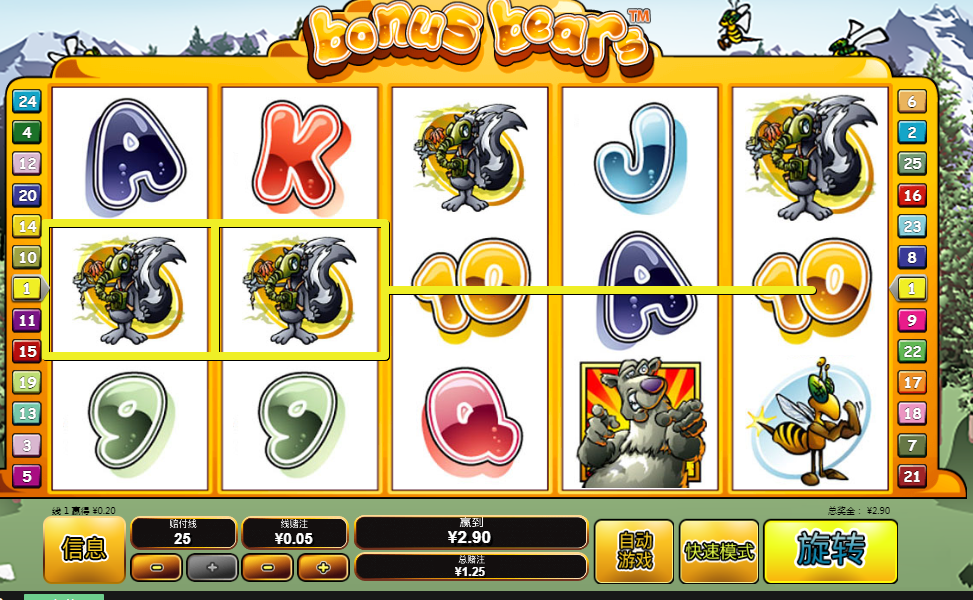
Task: Select payline number 24
Action: [x=27, y=101]
